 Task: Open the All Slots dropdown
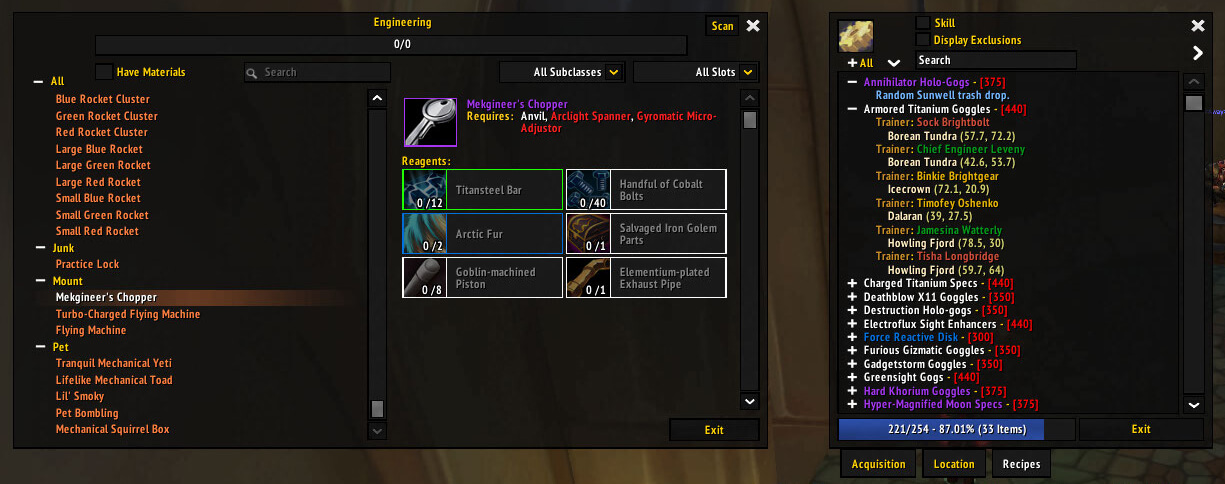(x=747, y=72)
